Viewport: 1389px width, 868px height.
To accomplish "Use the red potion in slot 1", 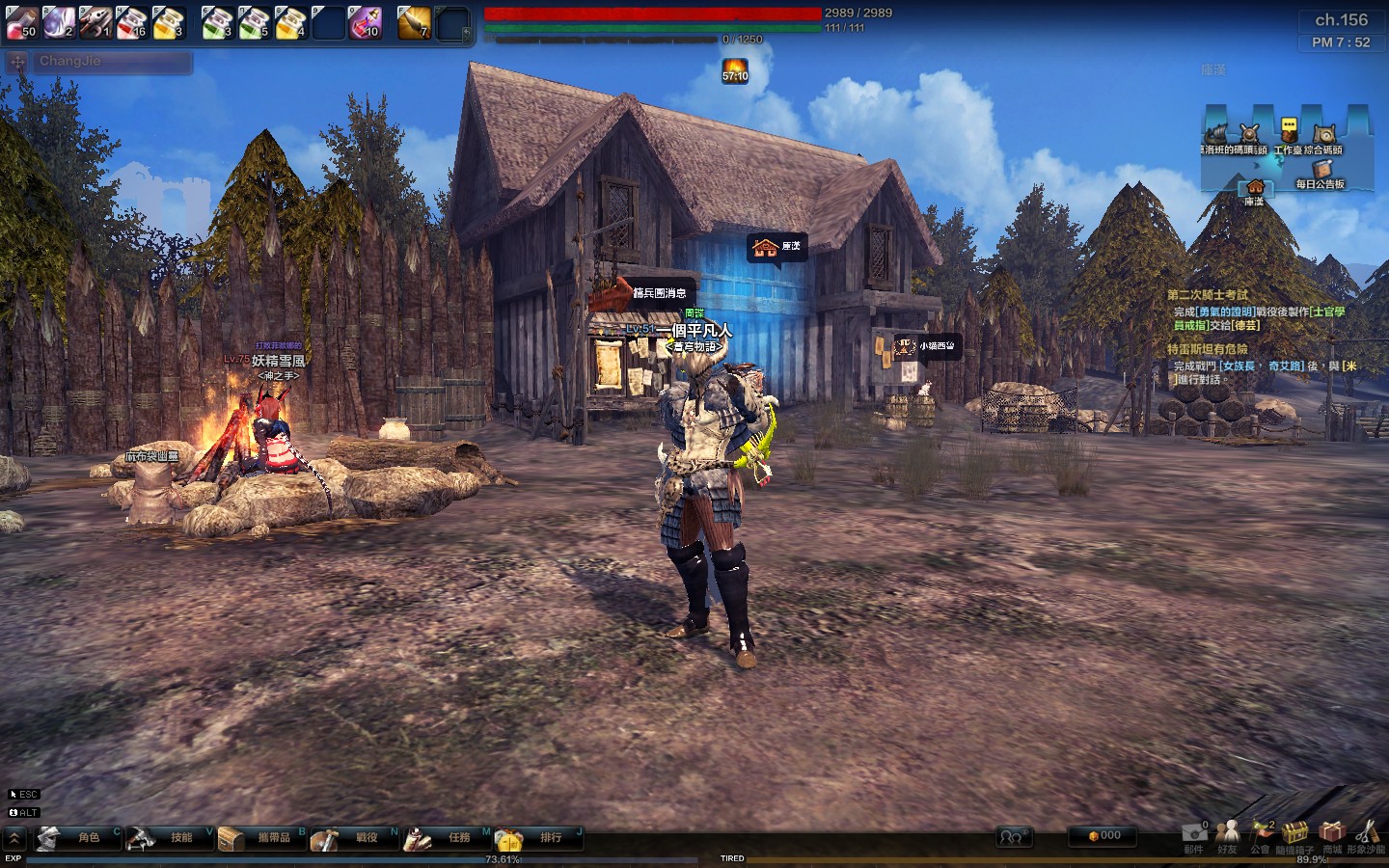I will click(21, 22).
